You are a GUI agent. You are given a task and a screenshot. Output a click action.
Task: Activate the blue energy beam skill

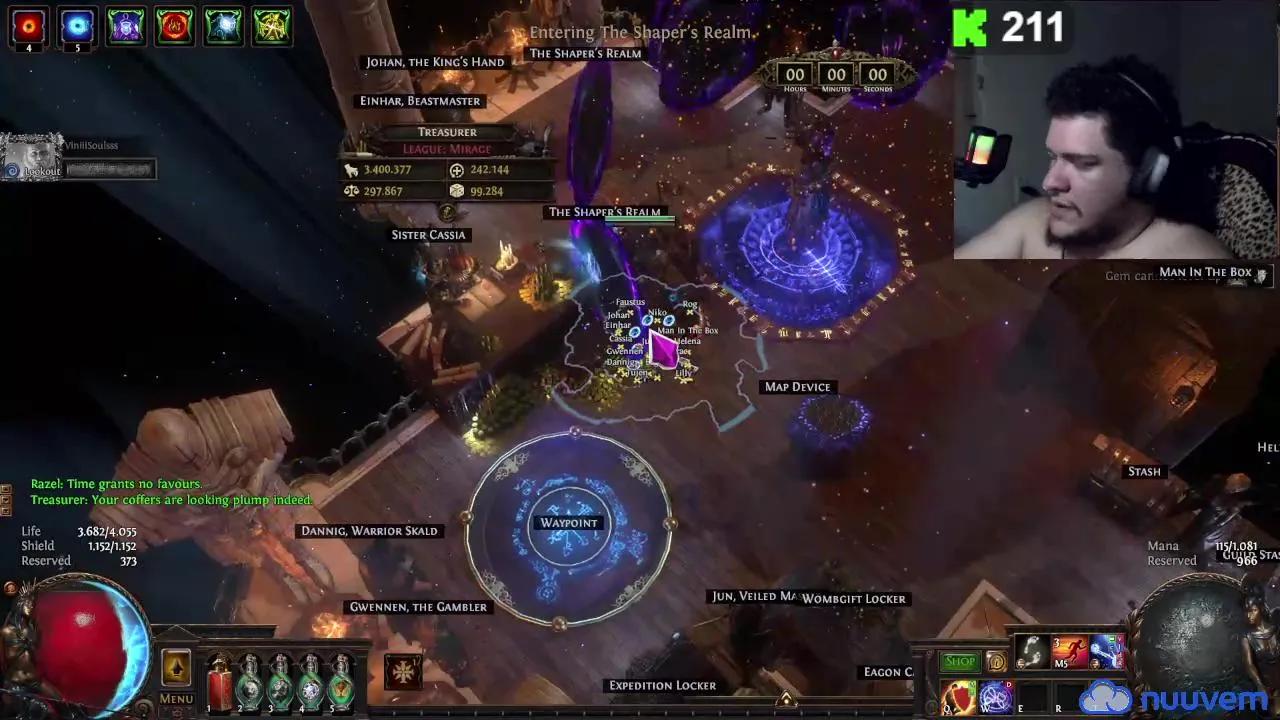click(x=1105, y=652)
